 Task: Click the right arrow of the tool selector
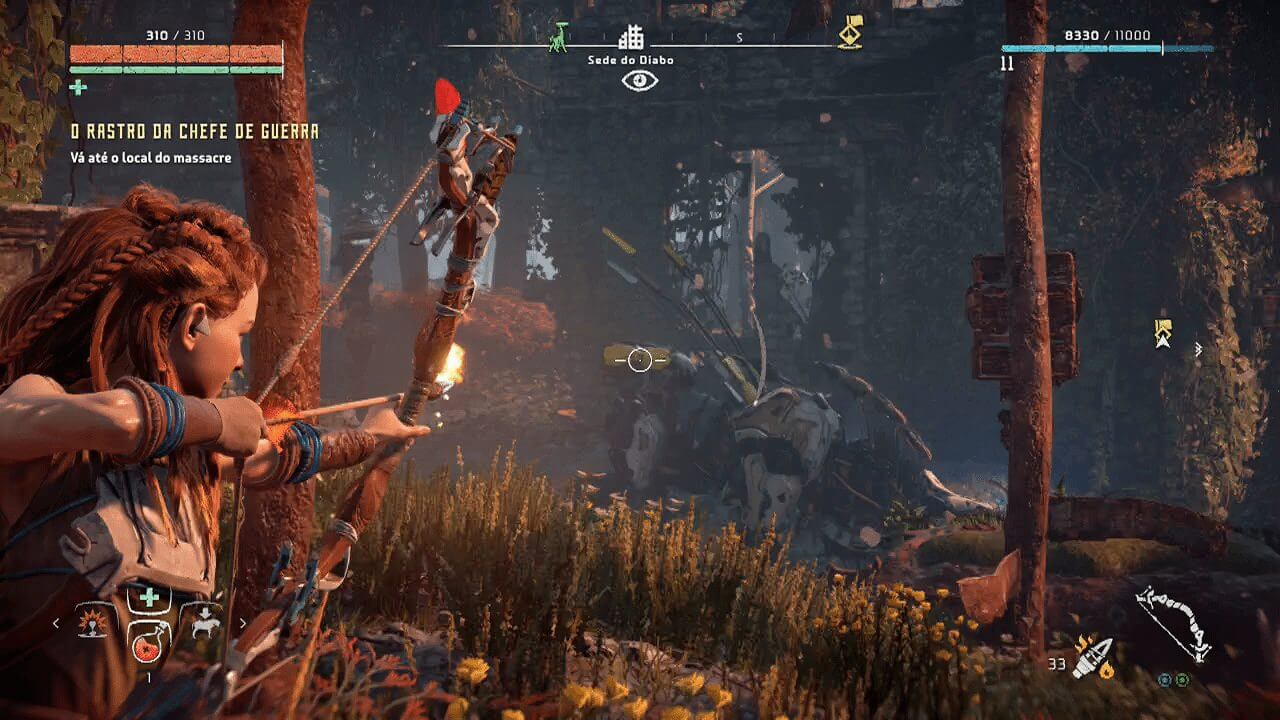pos(242,623)
